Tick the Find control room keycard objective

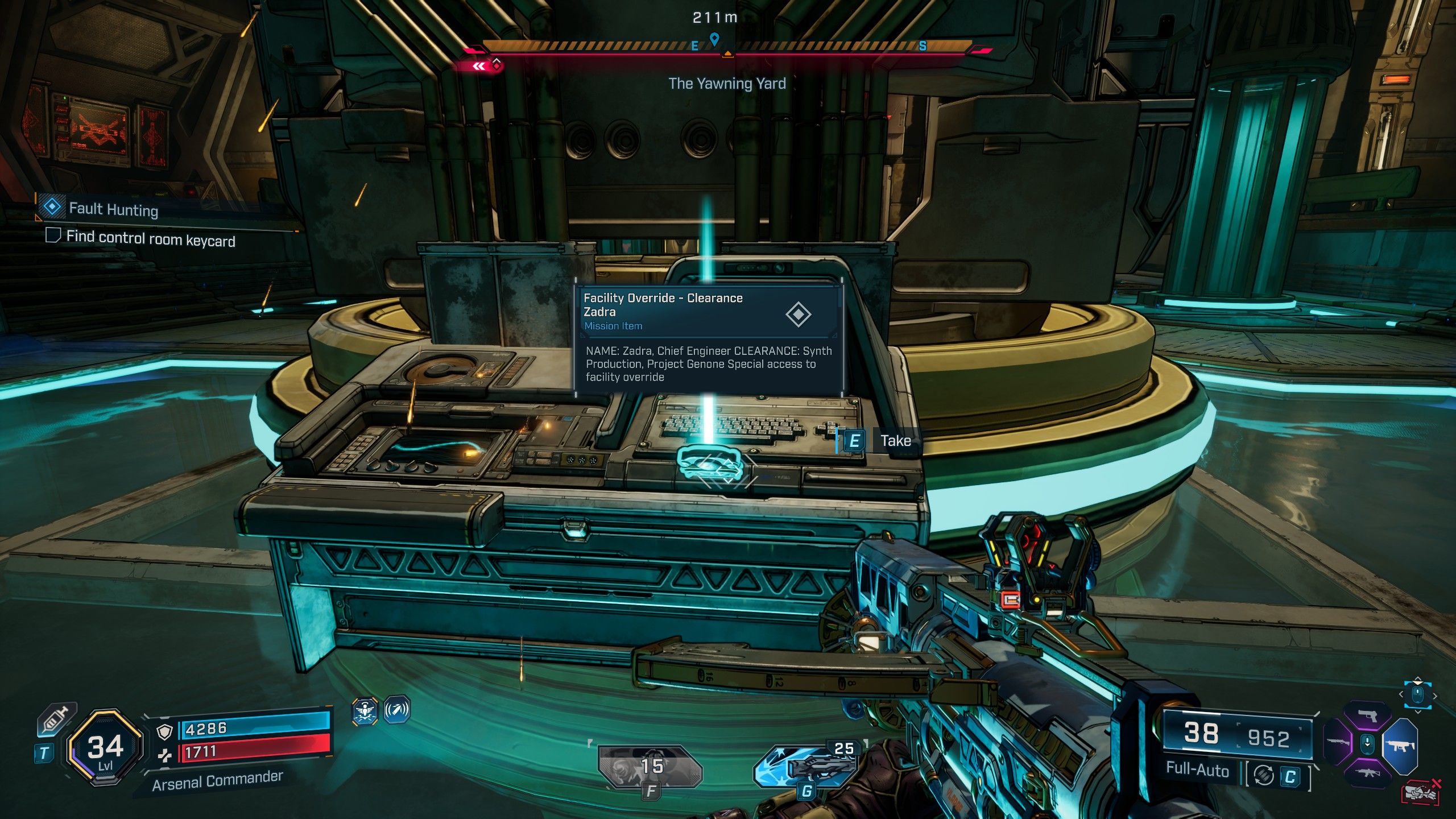(x=53, y=235)
